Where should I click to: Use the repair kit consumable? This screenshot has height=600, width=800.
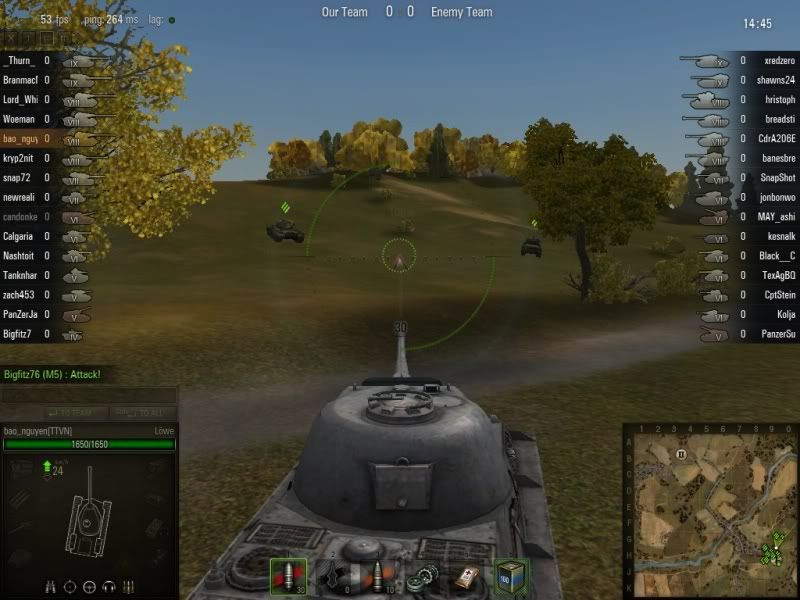coord(421,577)
